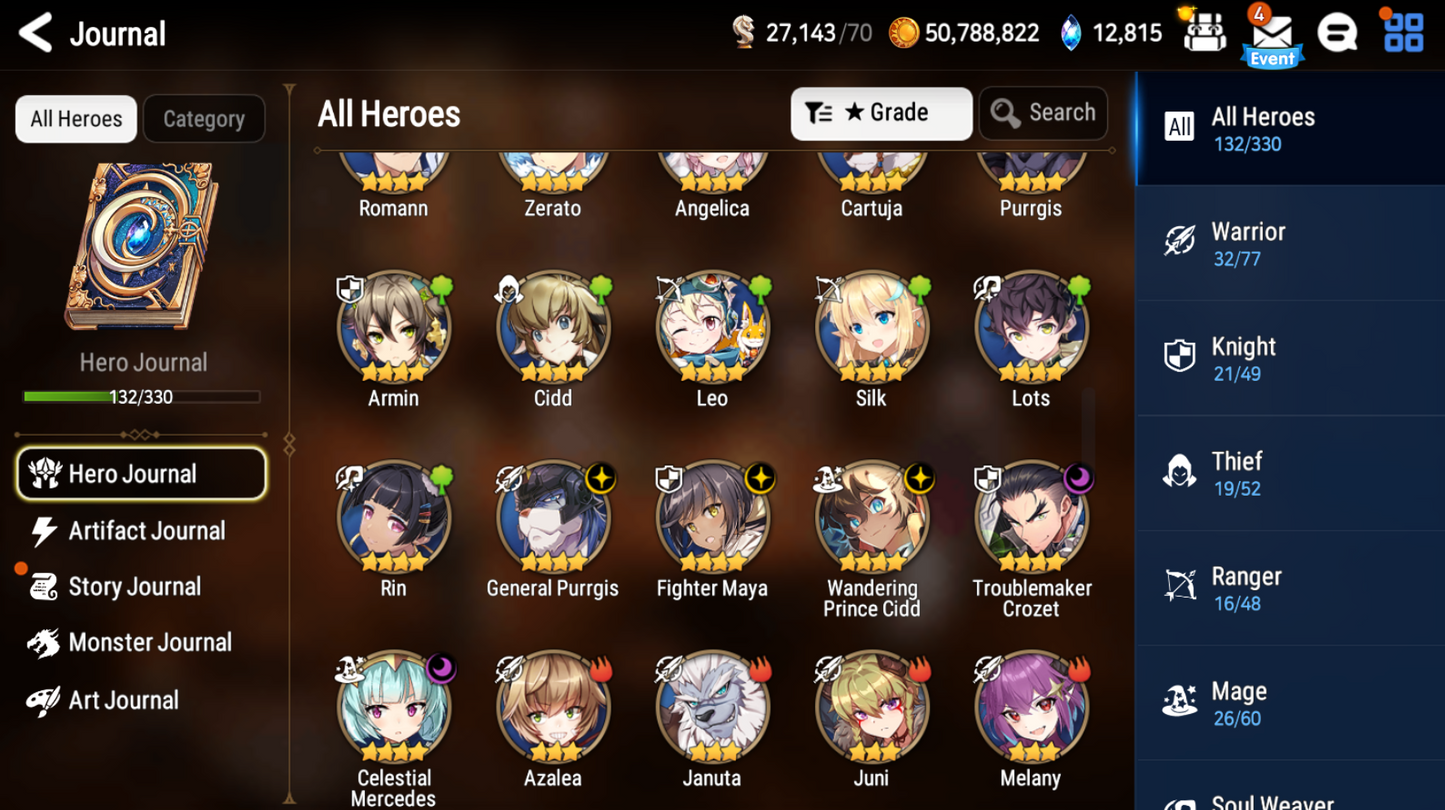Open the main menu grid icon
Screen dimensions: 1445x810
1404,32
